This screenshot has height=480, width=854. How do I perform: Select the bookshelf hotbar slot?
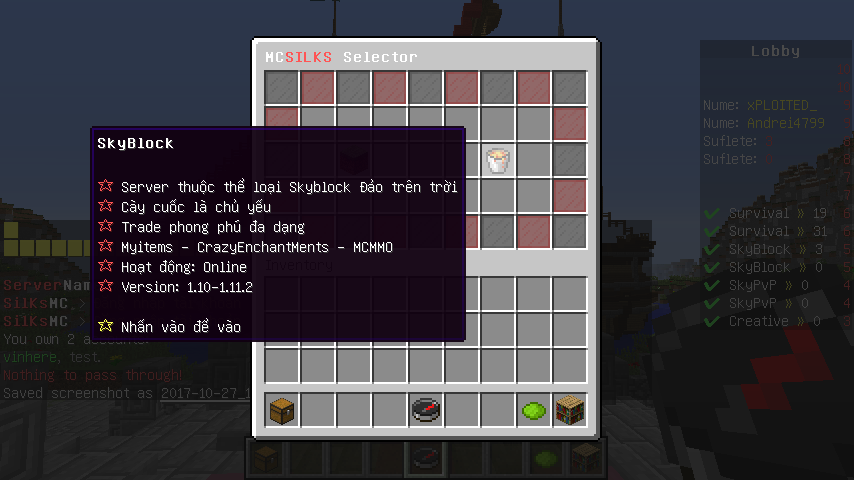point(570,409)
